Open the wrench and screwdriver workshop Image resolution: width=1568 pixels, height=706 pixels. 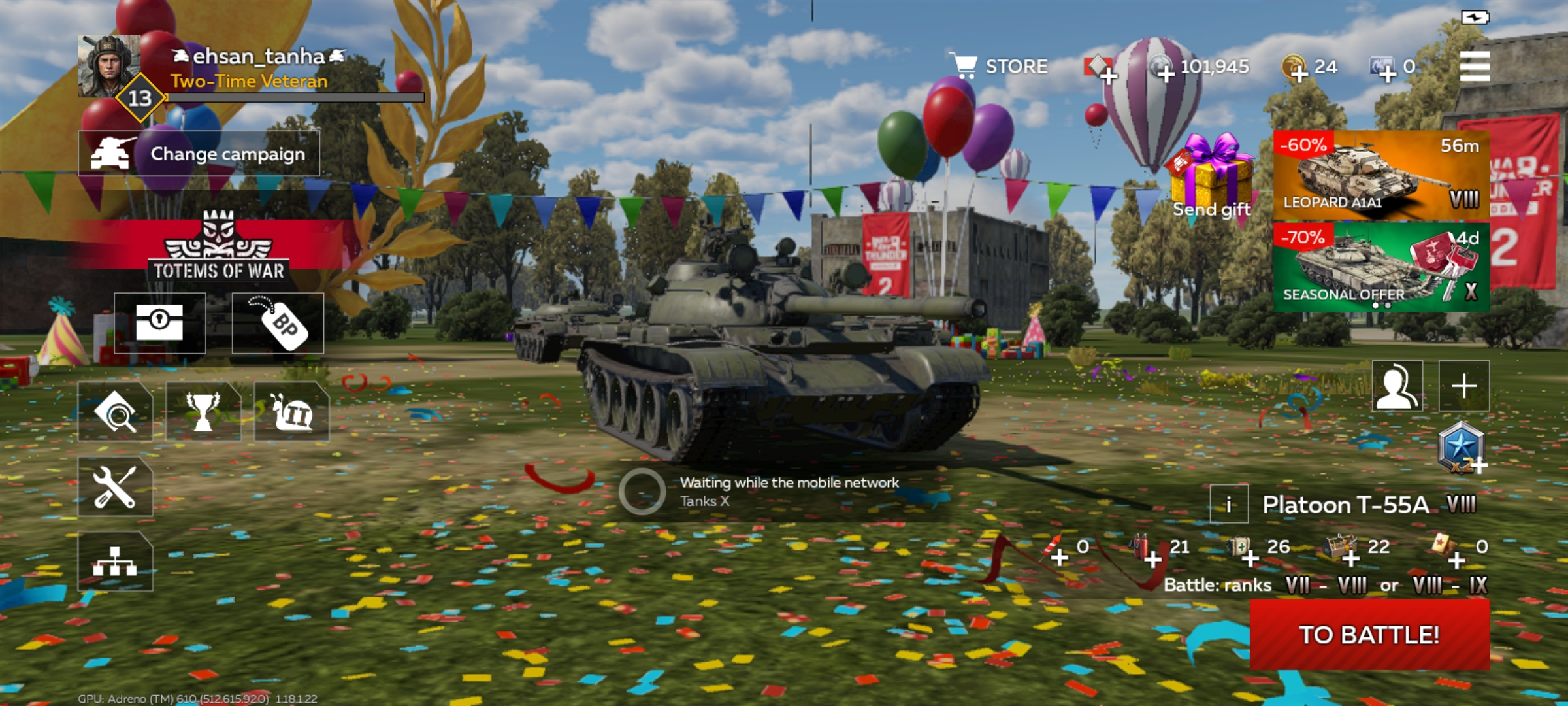[x=115, y=487]
